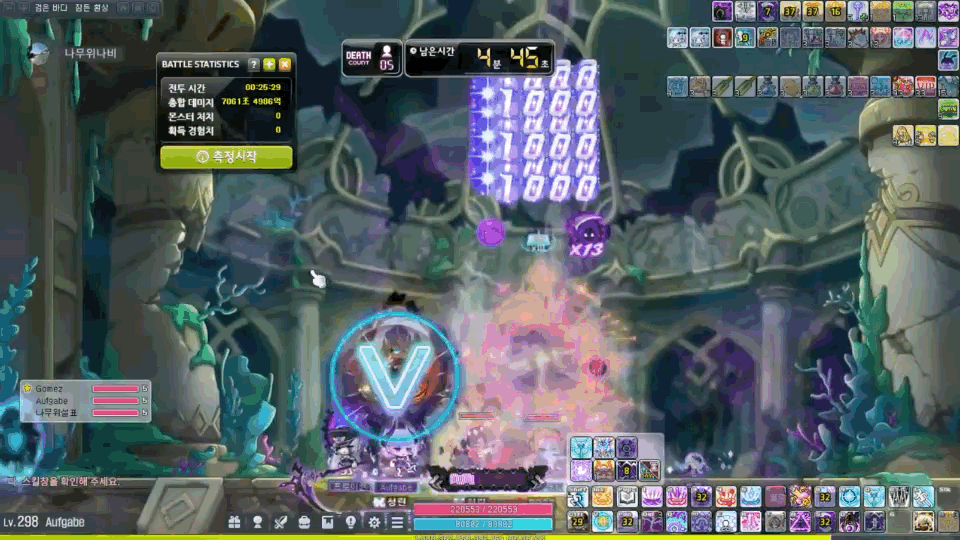Click the green plus button in Battle Statistics
The width and height of the screenshot is (960, 540).
tap(269, 64)
